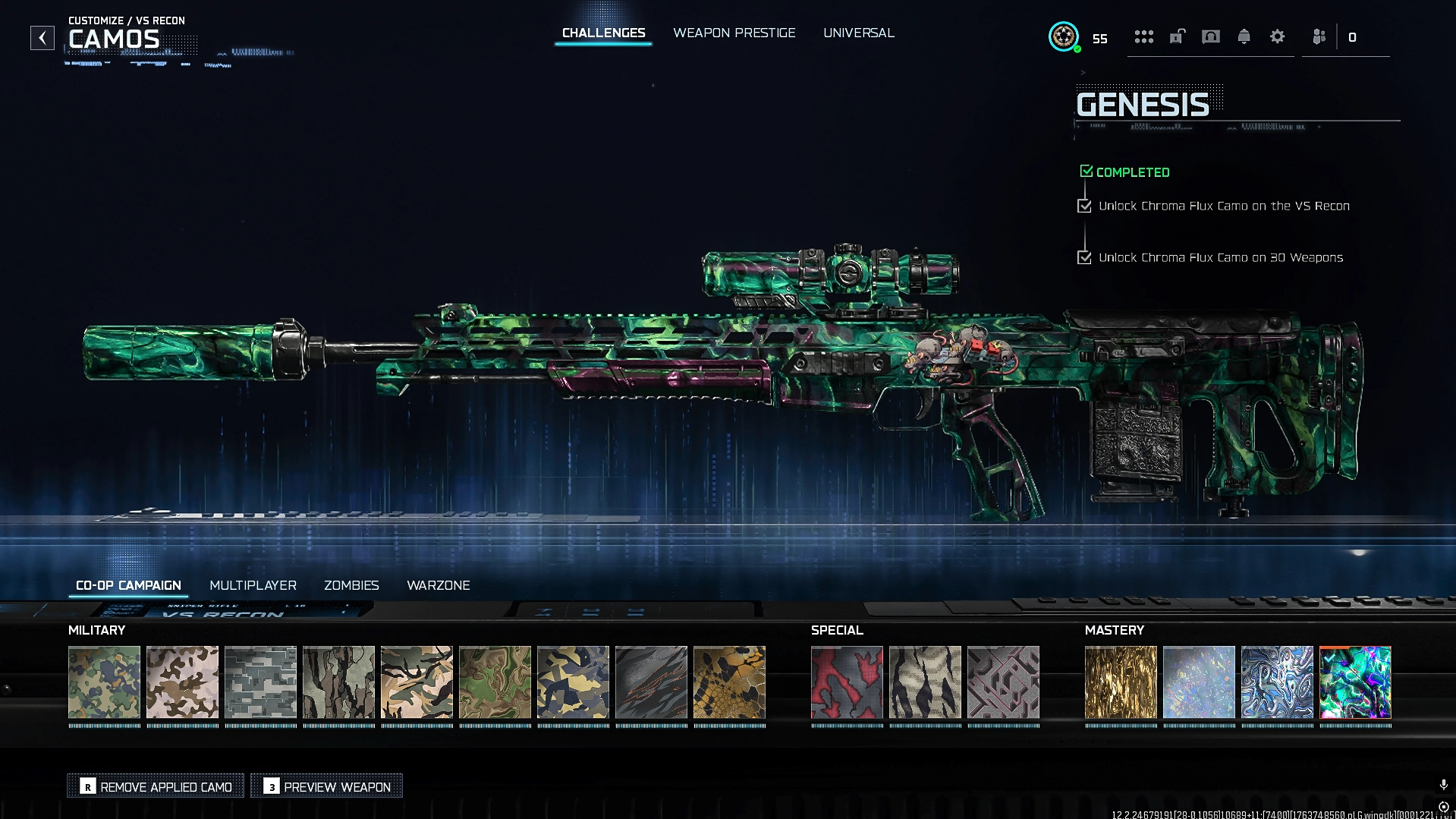This screenshot has width=1456, height=819.
Task: Select the first Military camo thumbnail
Action: (x=104, y=682)
